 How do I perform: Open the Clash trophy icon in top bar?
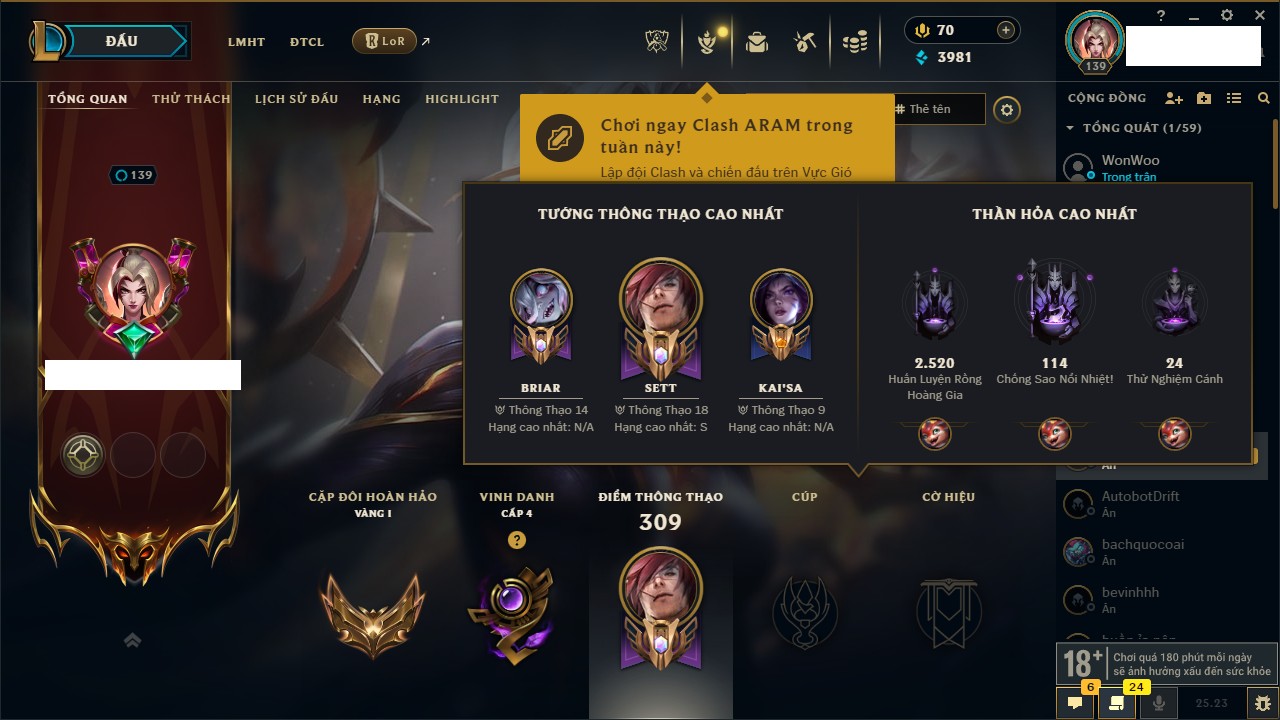(x=657, y=42)
